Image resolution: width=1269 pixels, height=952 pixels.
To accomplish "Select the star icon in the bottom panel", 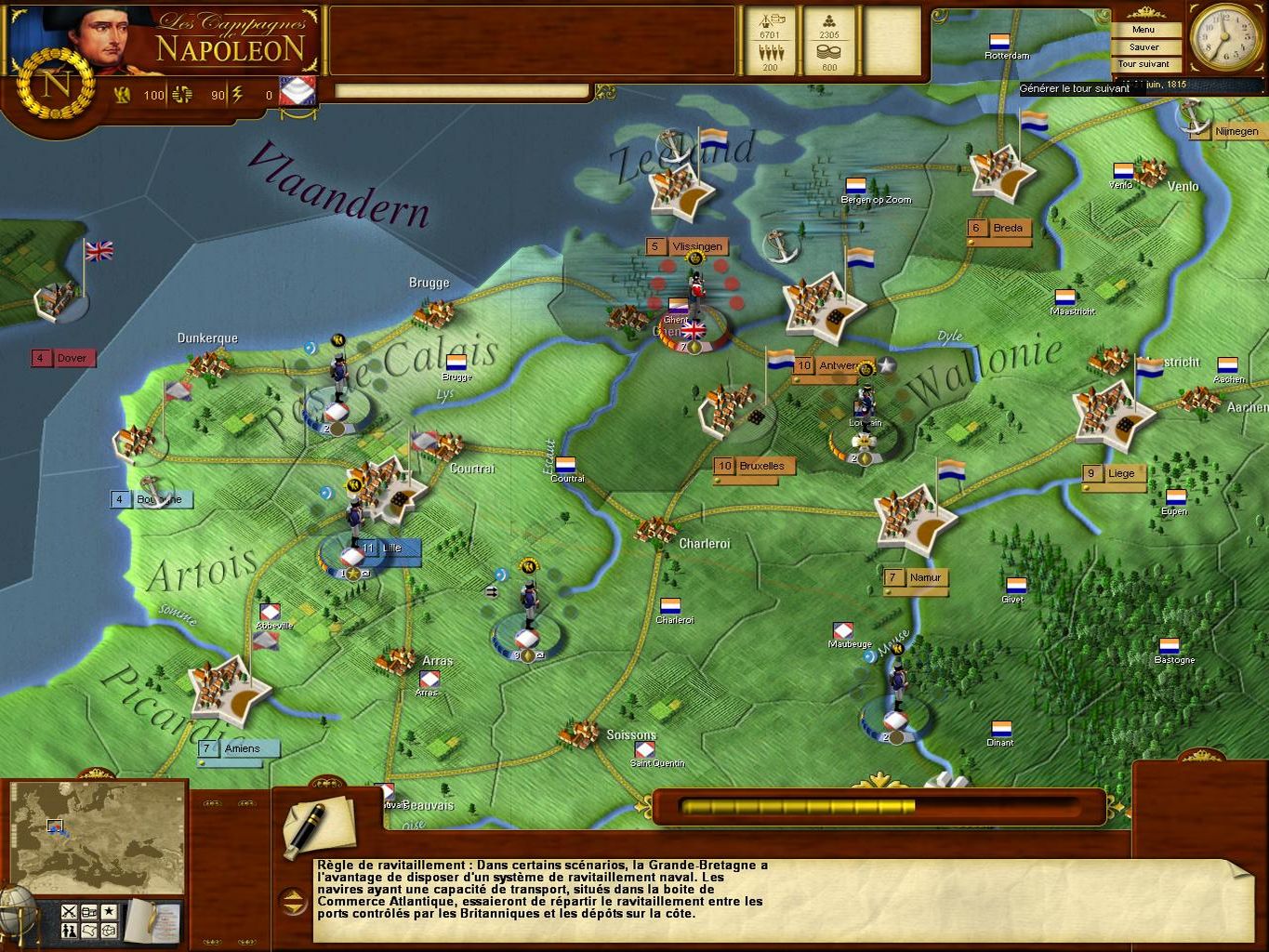I will (x=109, y=912).
